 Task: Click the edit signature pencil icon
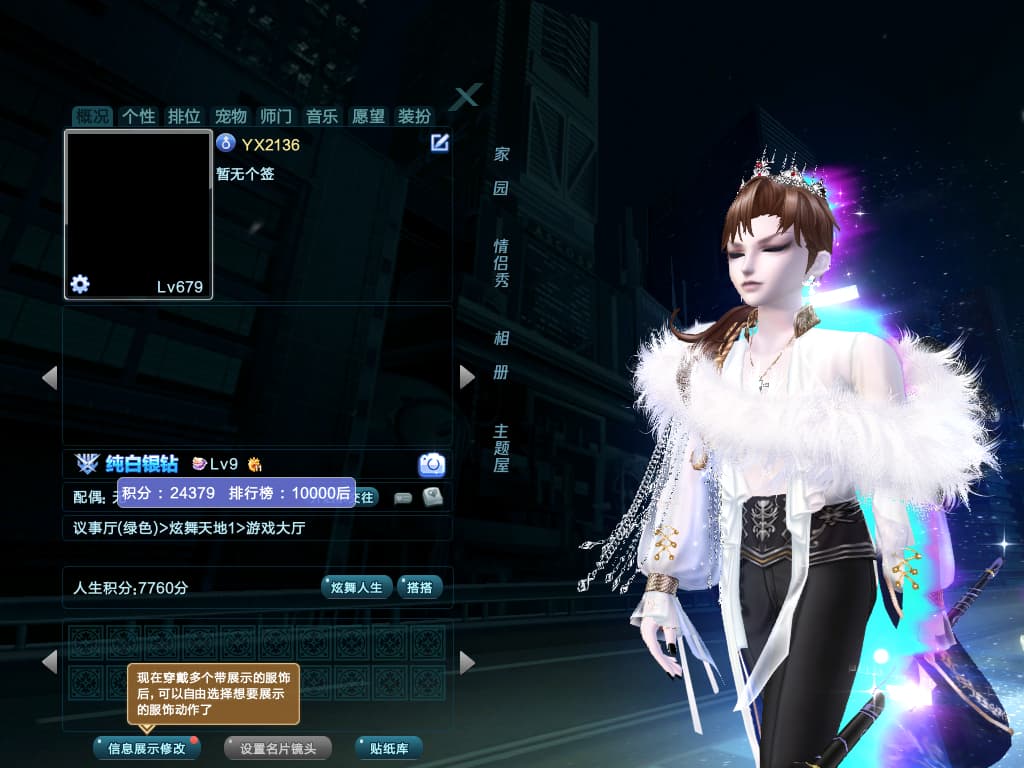point(439,143)
